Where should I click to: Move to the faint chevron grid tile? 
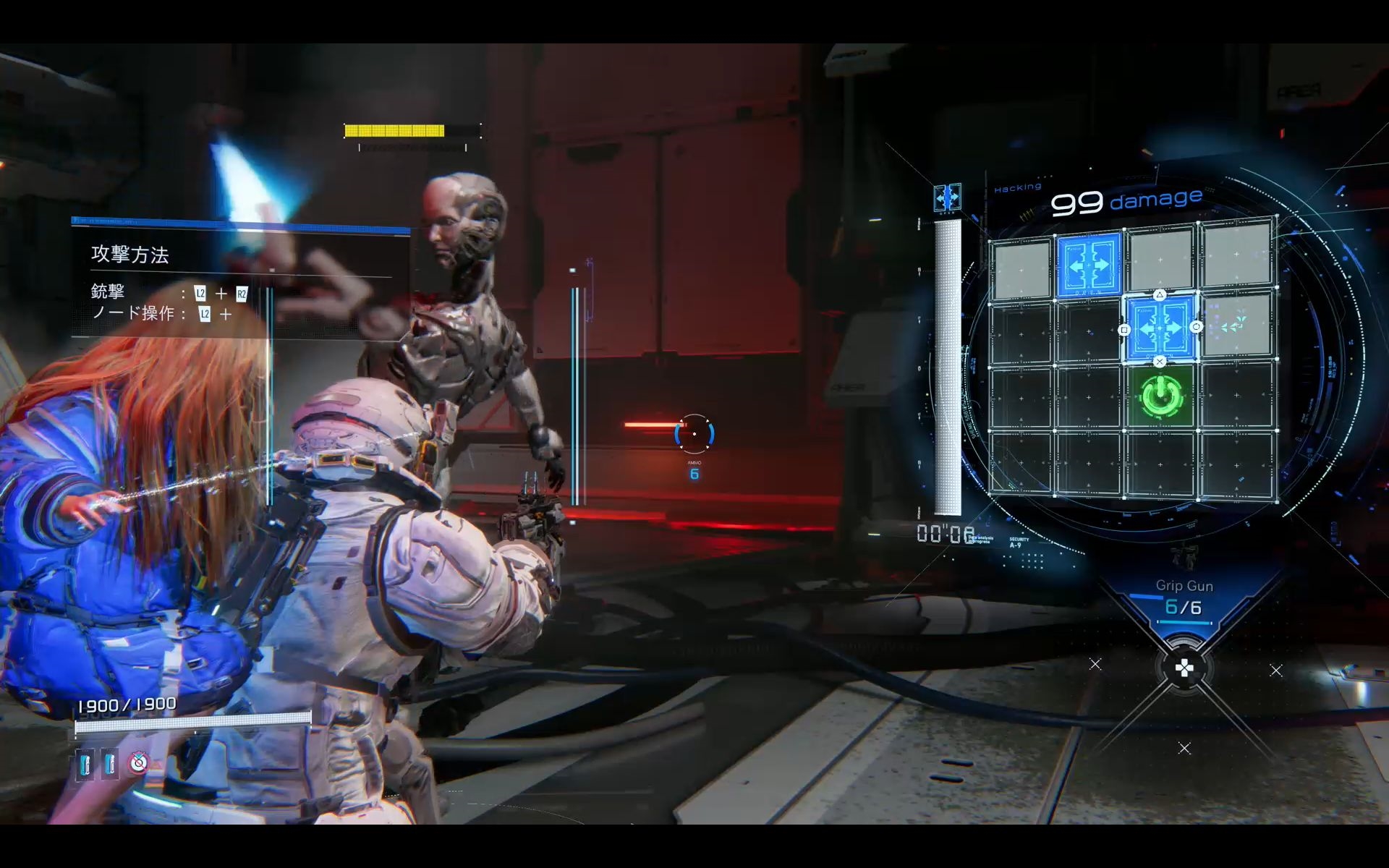tap(1234, 327)
